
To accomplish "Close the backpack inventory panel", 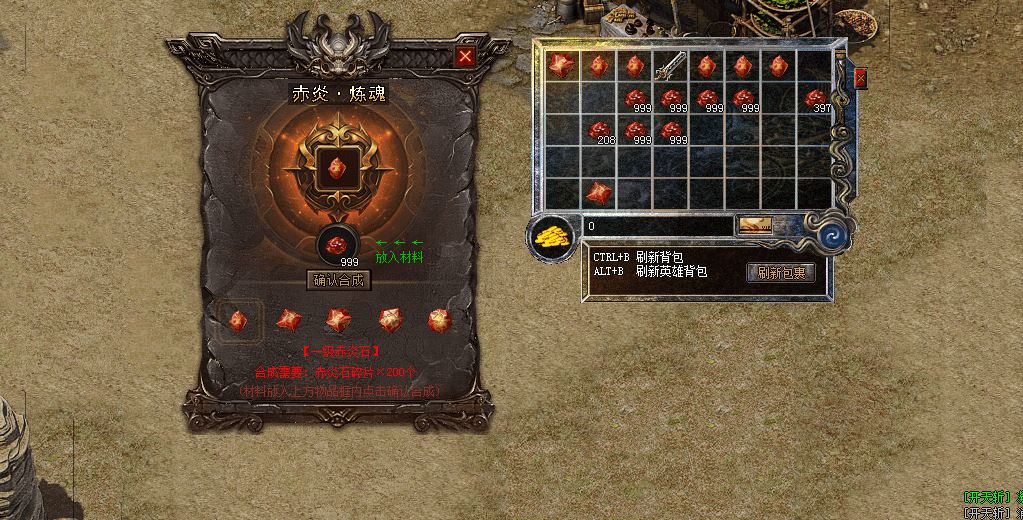I will coord(860,77).
